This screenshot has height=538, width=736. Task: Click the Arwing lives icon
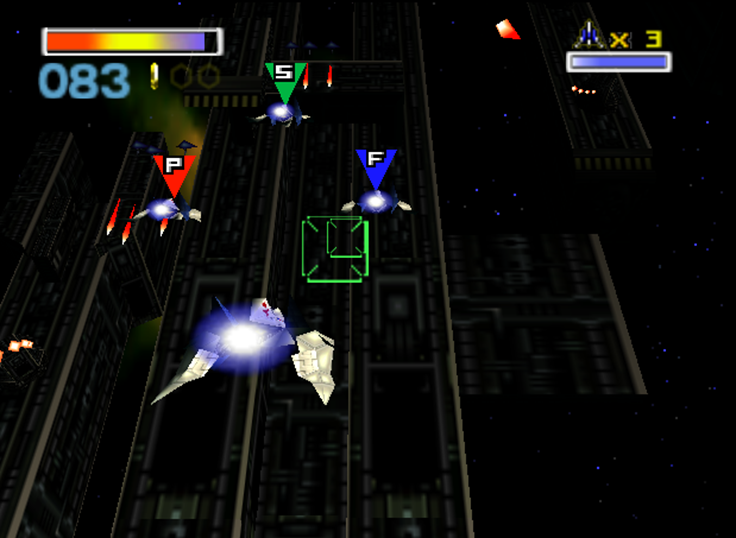(590, 37)
